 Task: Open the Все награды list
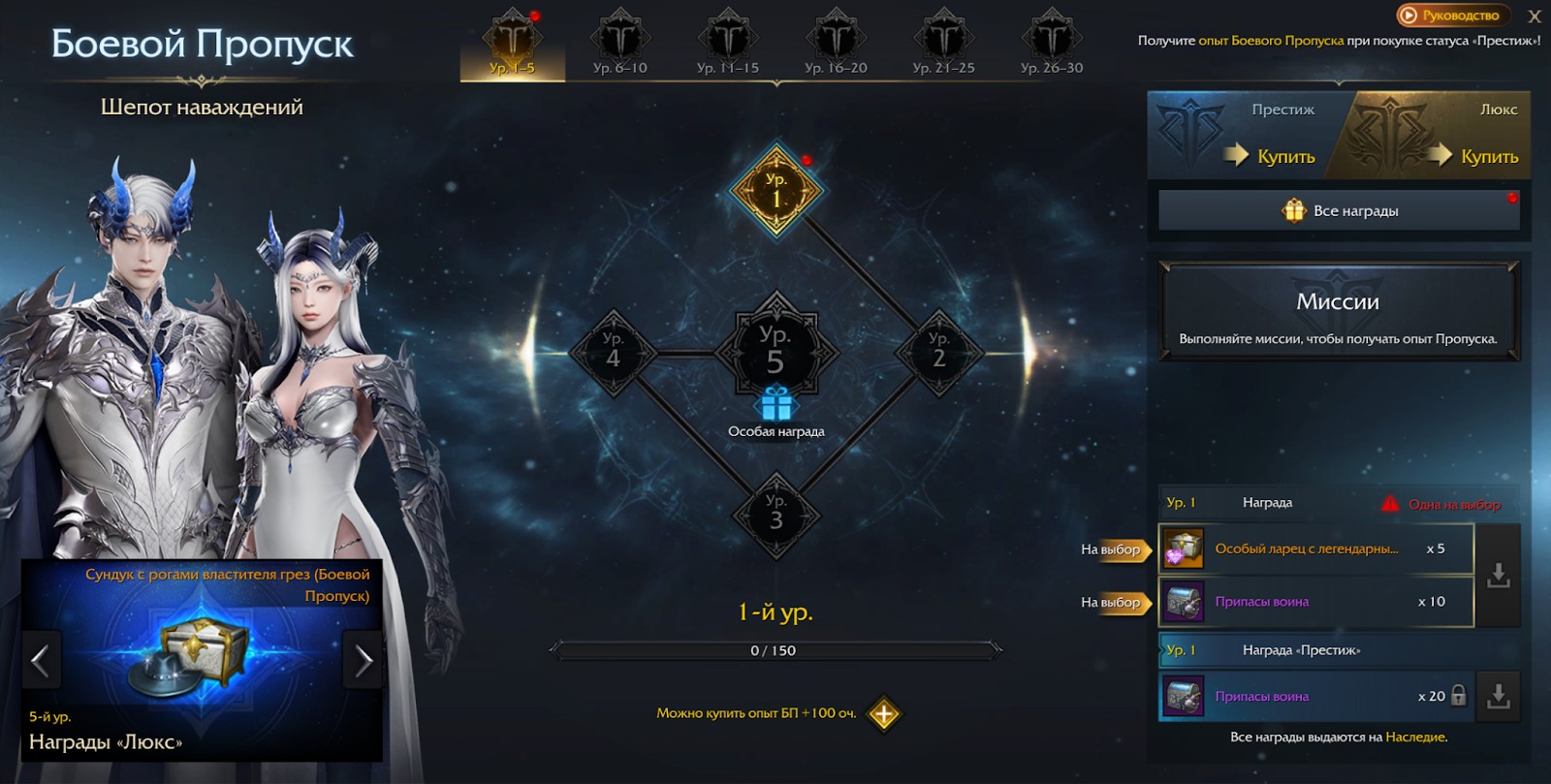pyautogui.click(x=1340, y=210)
